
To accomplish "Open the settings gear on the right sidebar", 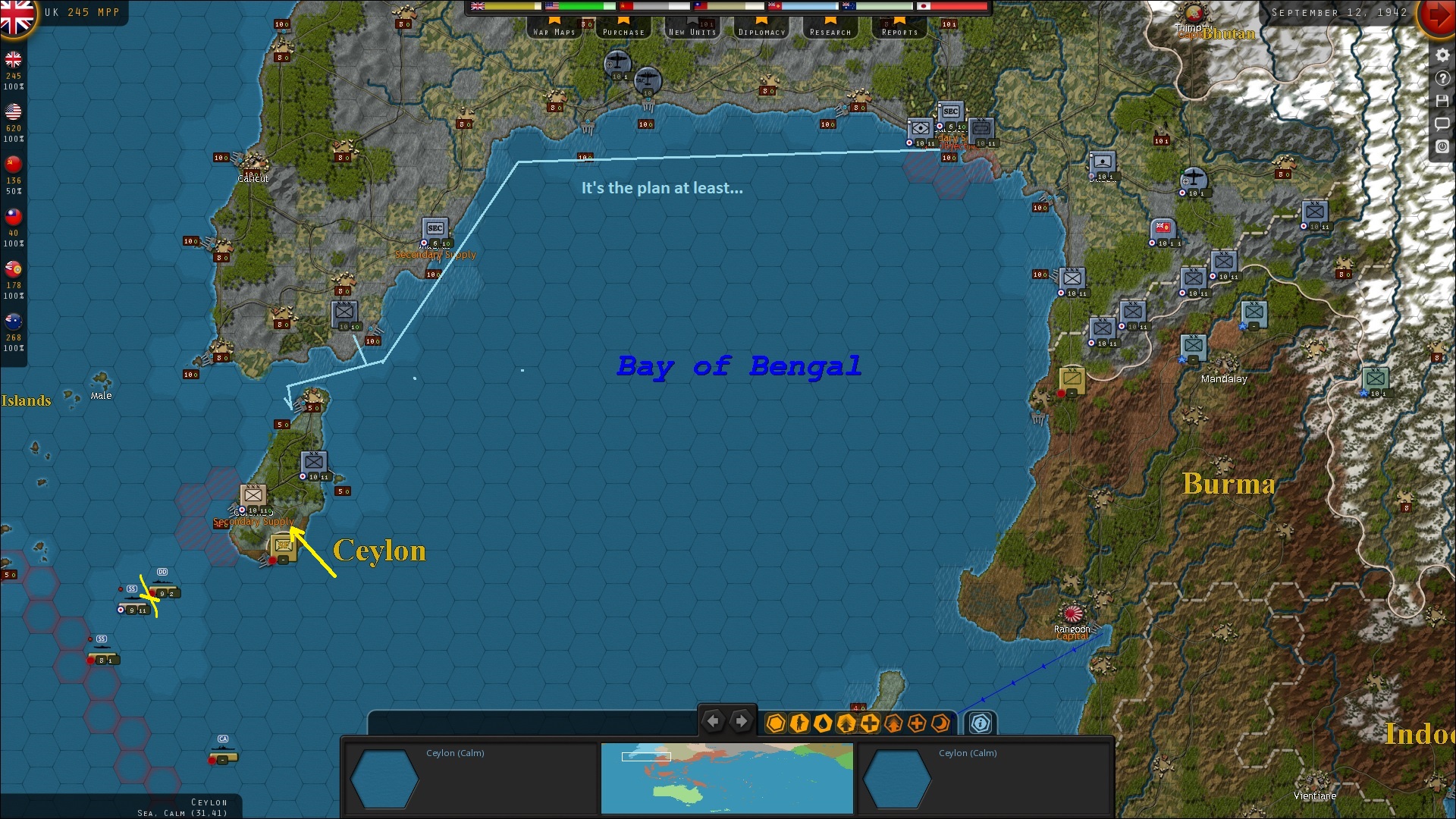I will click(x=1442, y=55).
